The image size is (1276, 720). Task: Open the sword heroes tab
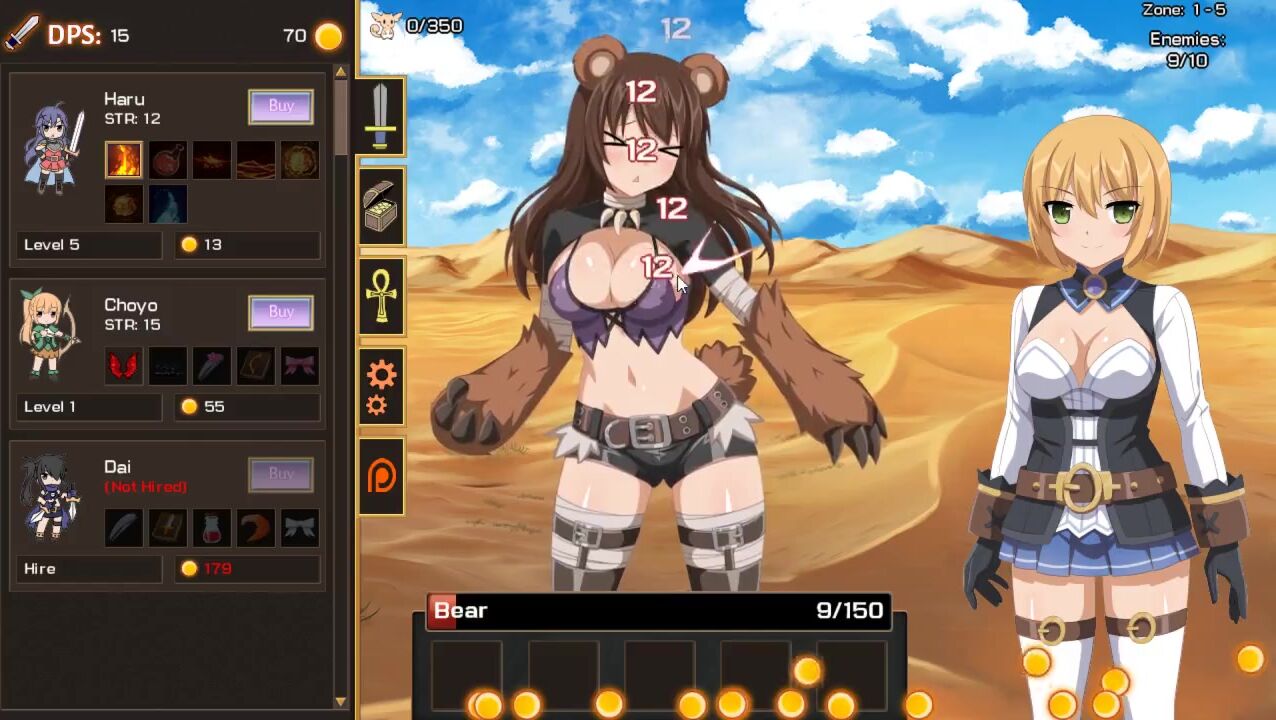pyautogui.click(x=381, y=116)
